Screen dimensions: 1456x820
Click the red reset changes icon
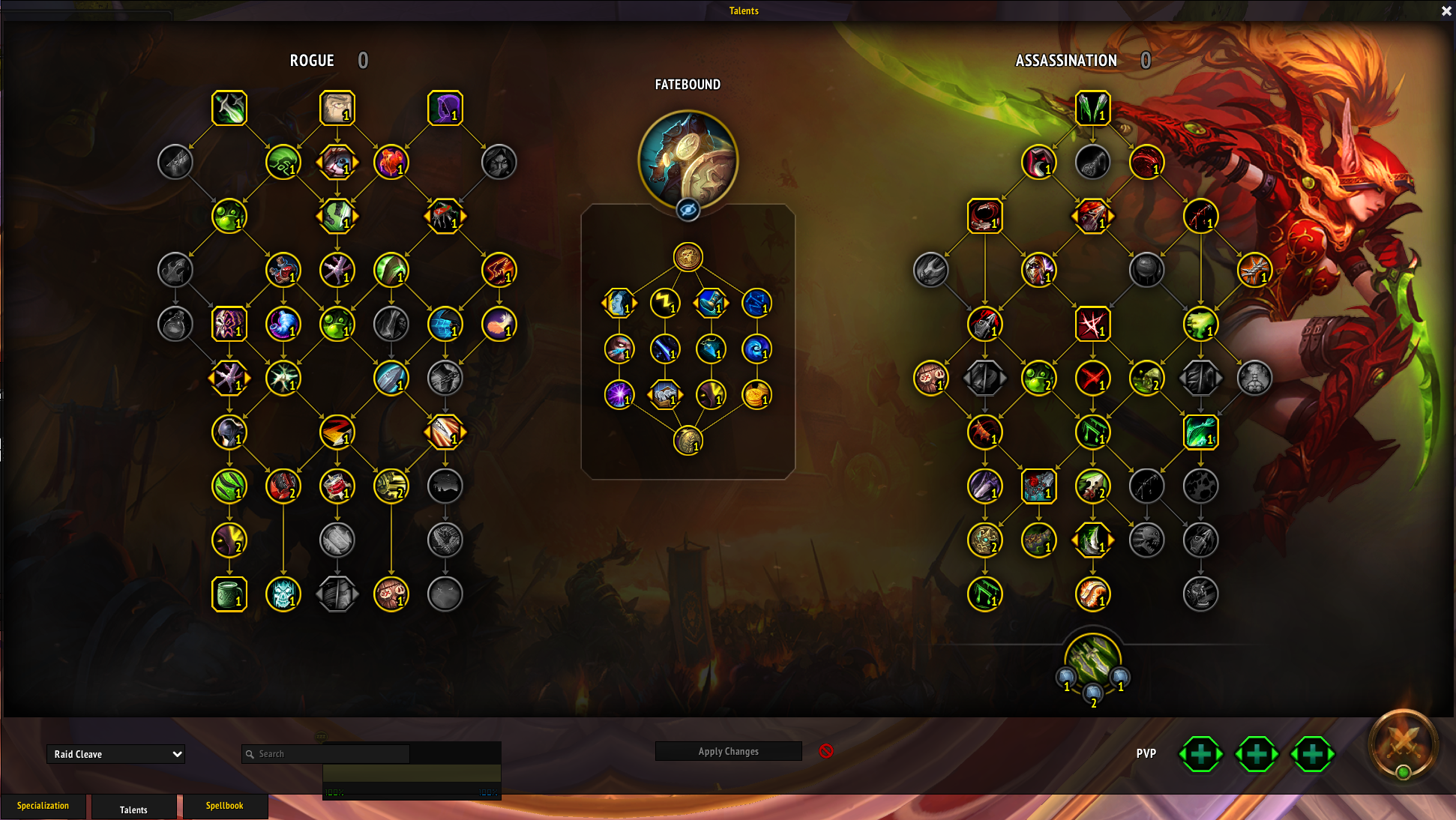[826, 751]
